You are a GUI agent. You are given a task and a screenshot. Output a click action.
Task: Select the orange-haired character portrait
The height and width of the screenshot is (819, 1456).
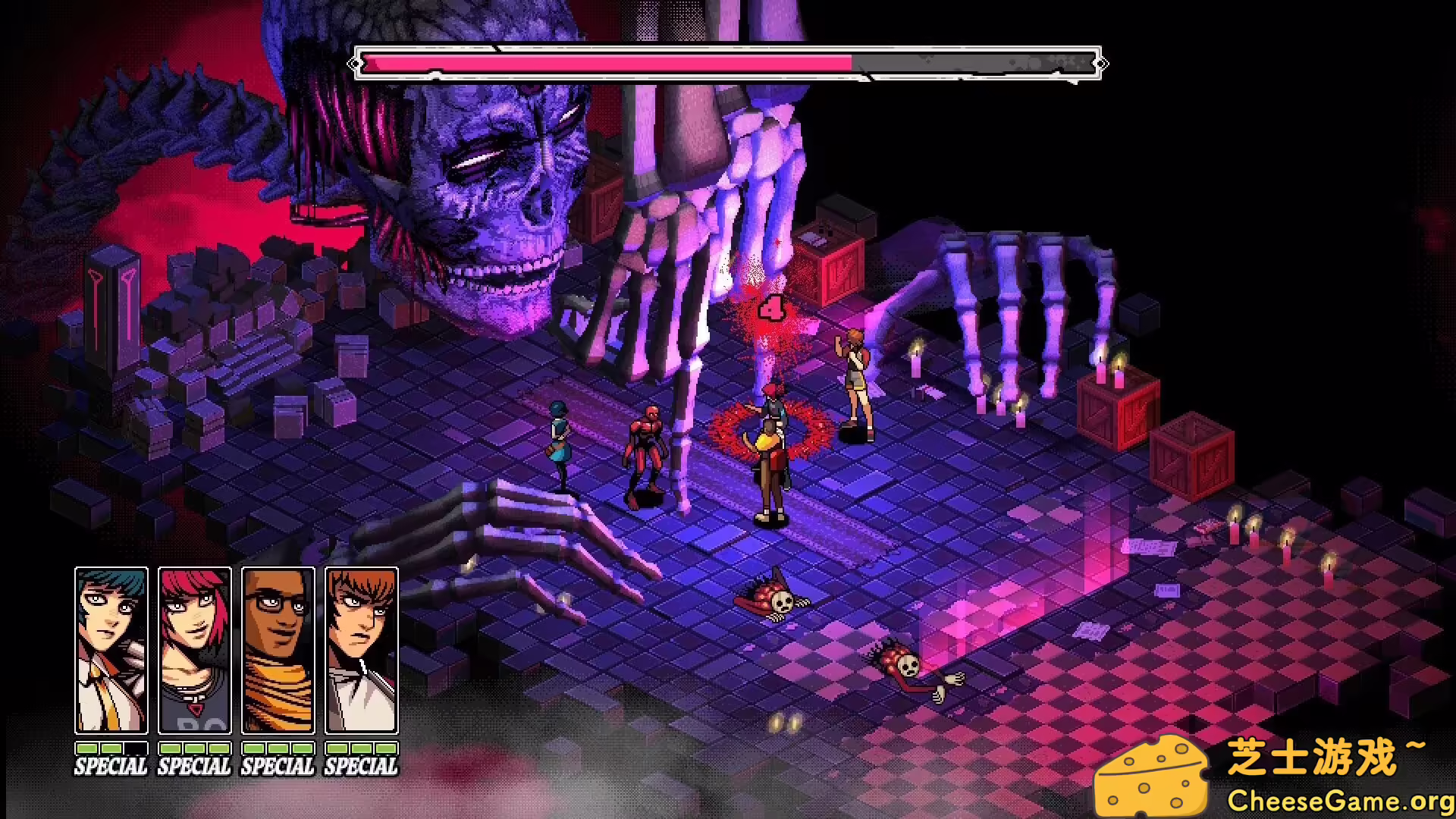click(361, 651)
